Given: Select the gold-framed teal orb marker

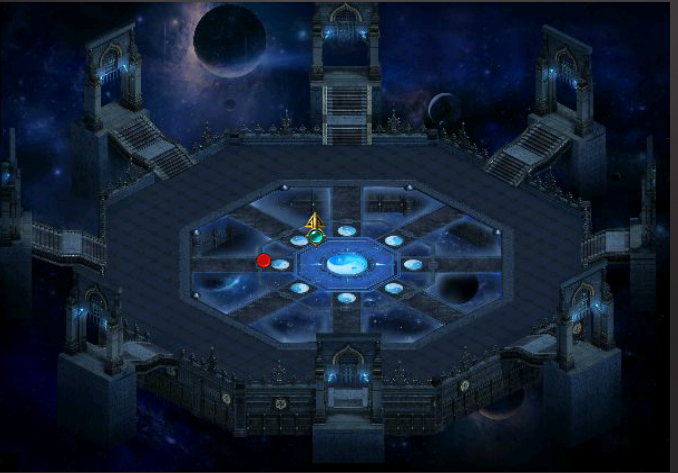Looking at the screenshot, I should [316, 236].
